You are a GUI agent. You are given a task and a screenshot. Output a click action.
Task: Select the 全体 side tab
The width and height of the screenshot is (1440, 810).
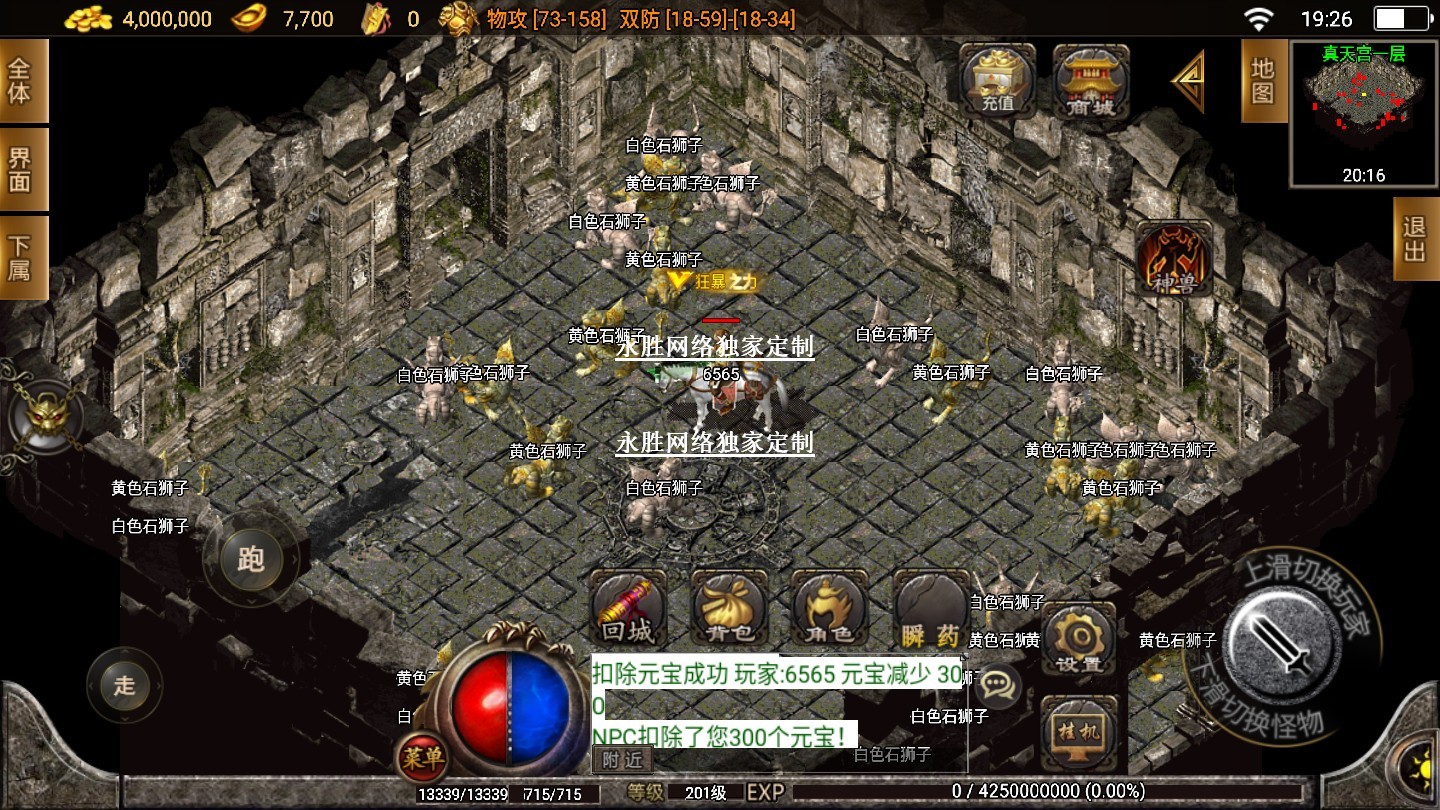pyautogui.click(x=20, y=81)
